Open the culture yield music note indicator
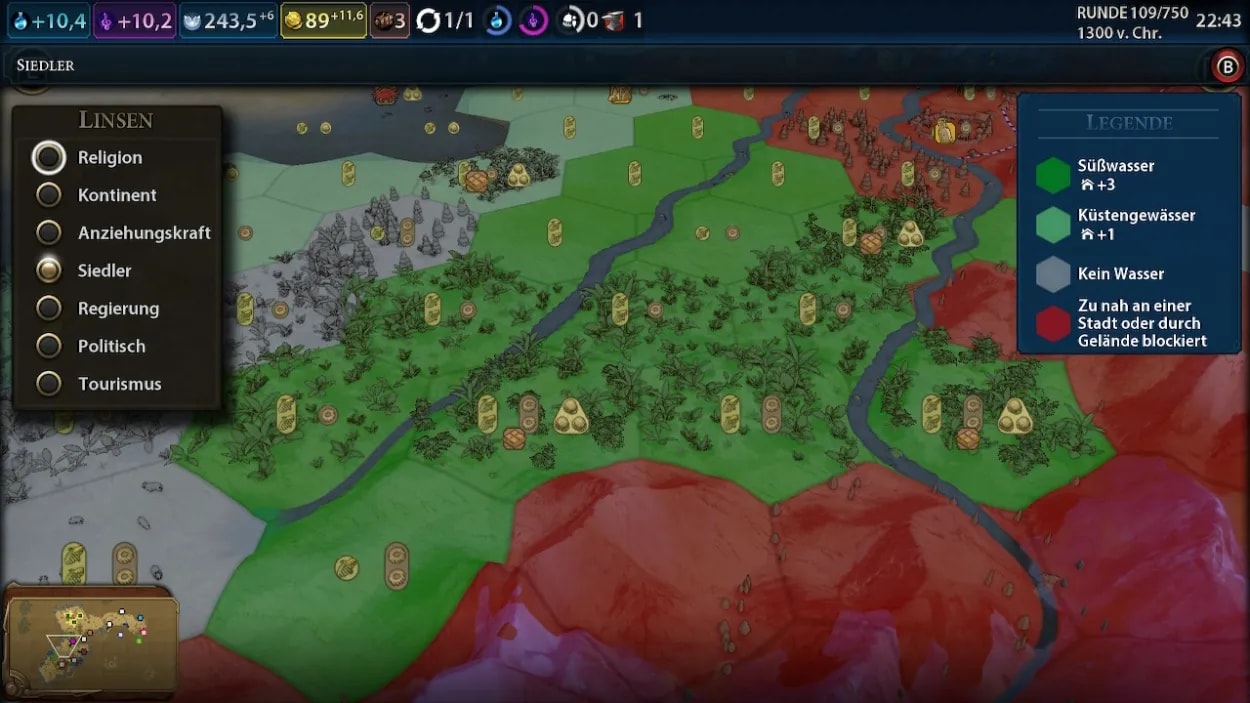The height and width of the screenshot is (703, 1250). (x=135, y=21)
